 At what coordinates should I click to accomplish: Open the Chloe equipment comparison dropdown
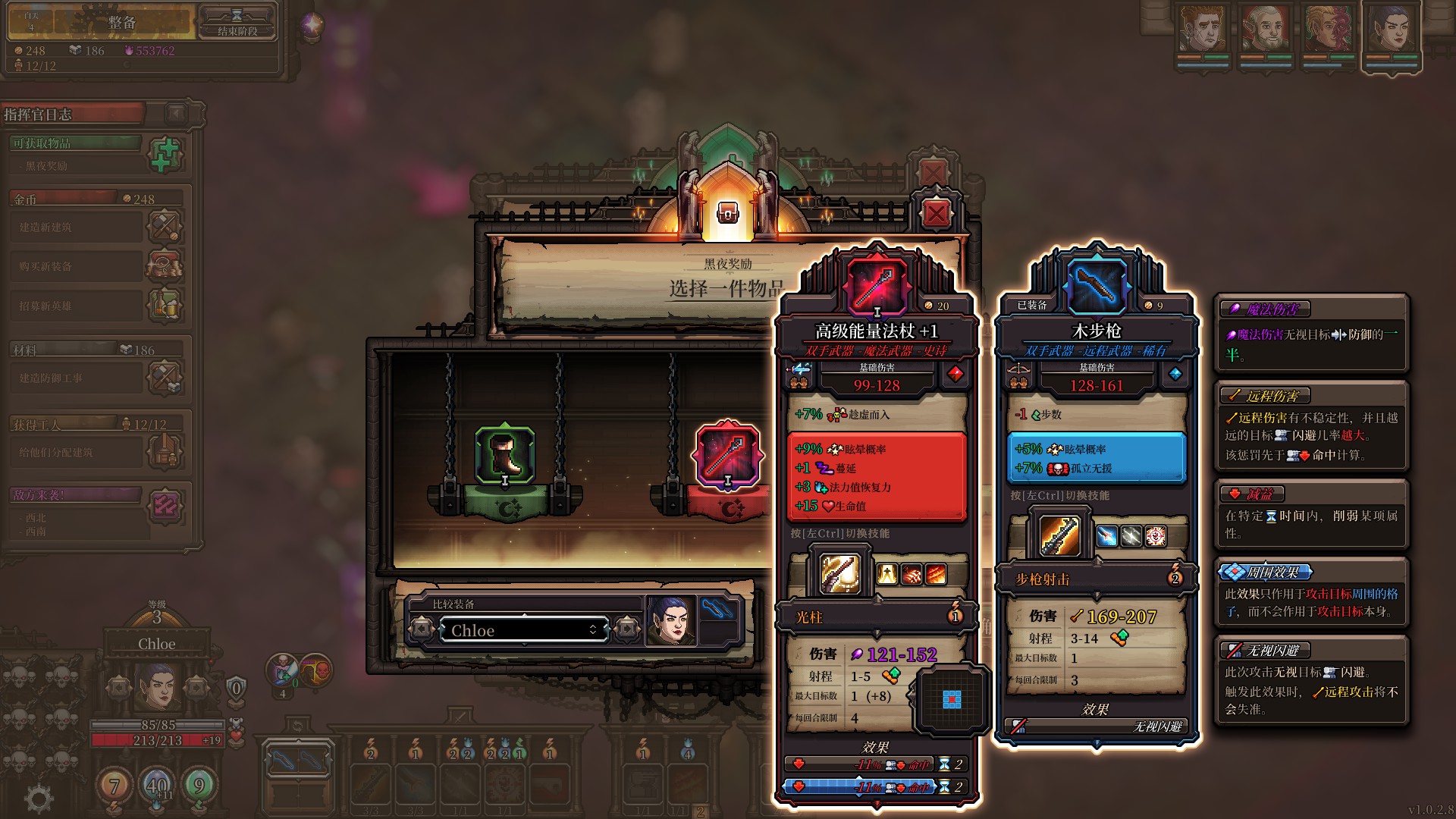pyautogui.click(x=523, y=629)
